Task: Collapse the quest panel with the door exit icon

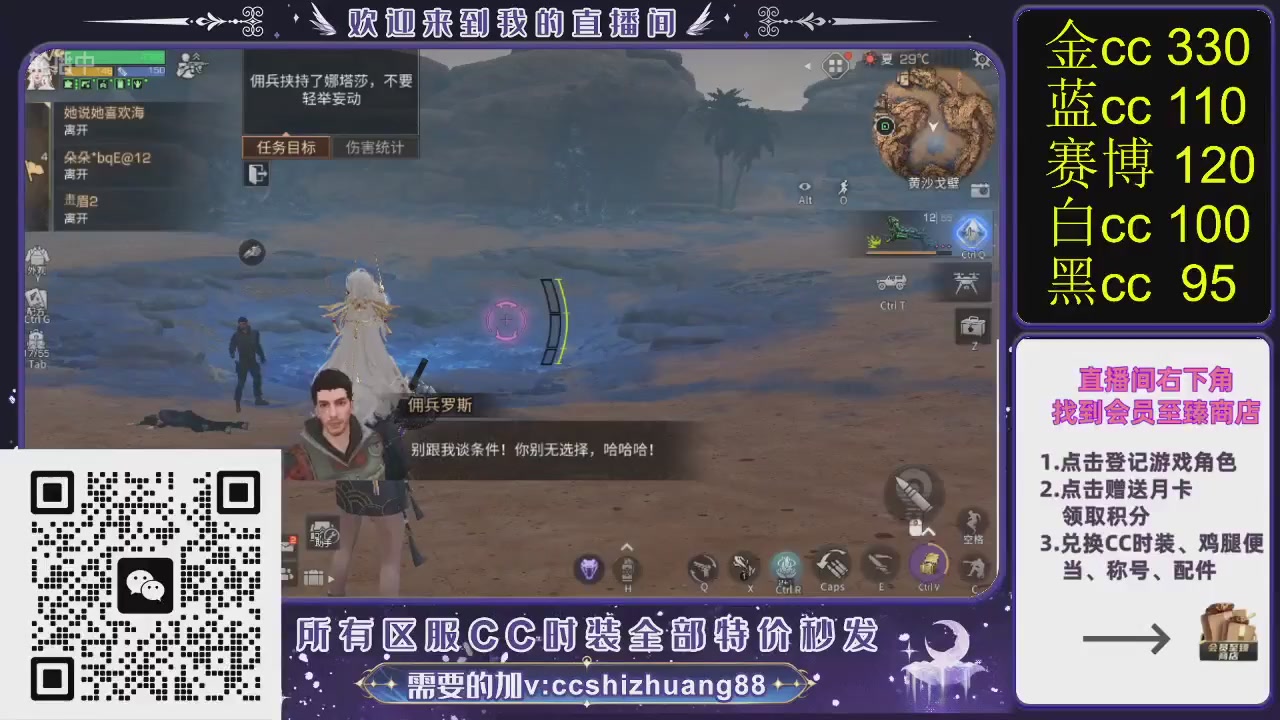Action: (x=256, y=174)
